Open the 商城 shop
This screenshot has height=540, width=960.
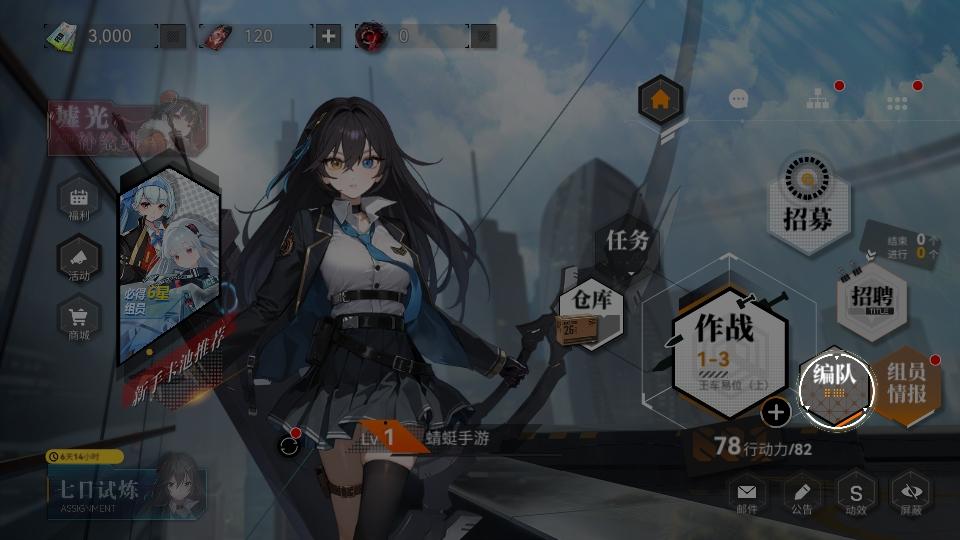click(x=79, y=322)
